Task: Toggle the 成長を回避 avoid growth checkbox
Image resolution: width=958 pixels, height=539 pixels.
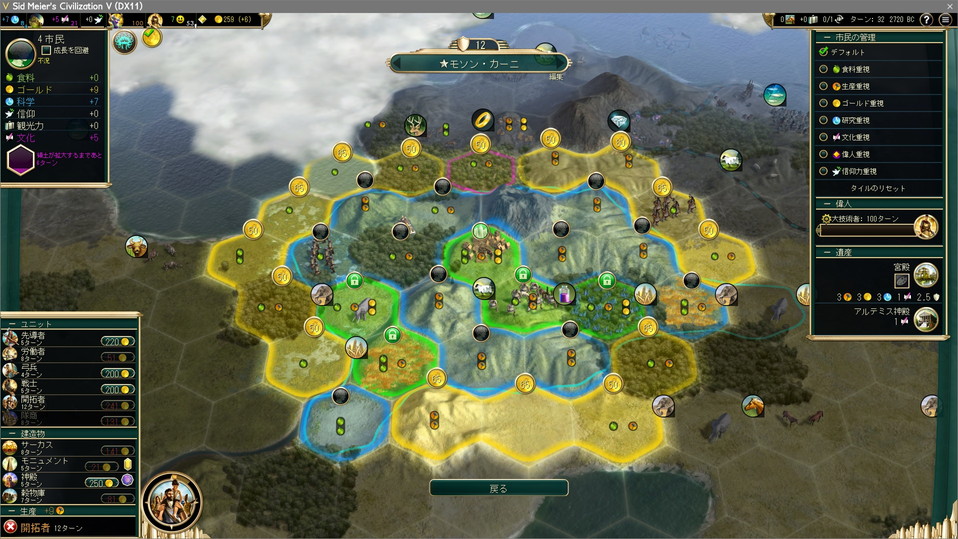Action: [x=47, y=50]
